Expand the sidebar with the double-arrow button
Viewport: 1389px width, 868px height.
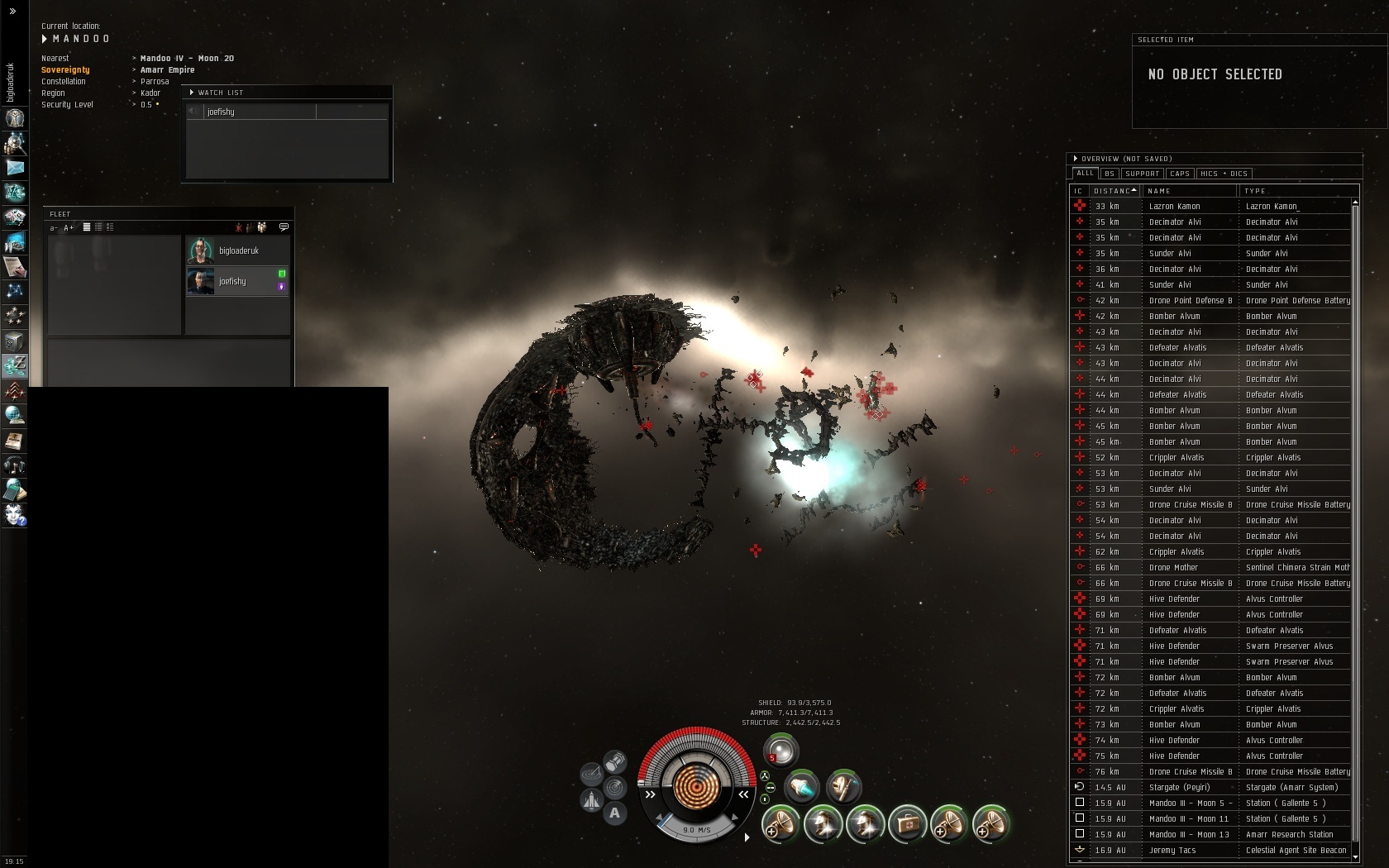[x=12, y=11]
